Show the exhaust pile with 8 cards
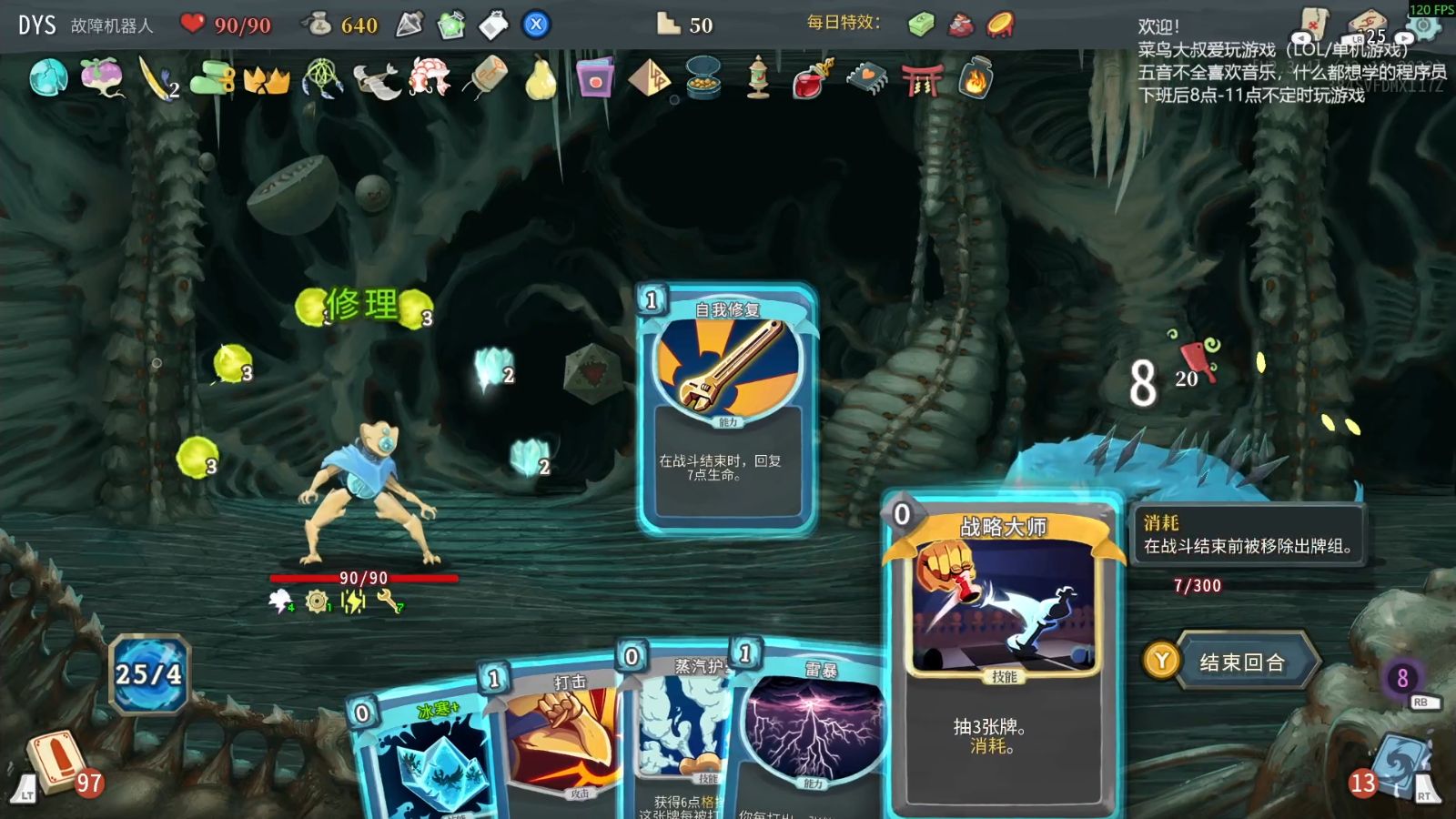 tap(1402, 678)
